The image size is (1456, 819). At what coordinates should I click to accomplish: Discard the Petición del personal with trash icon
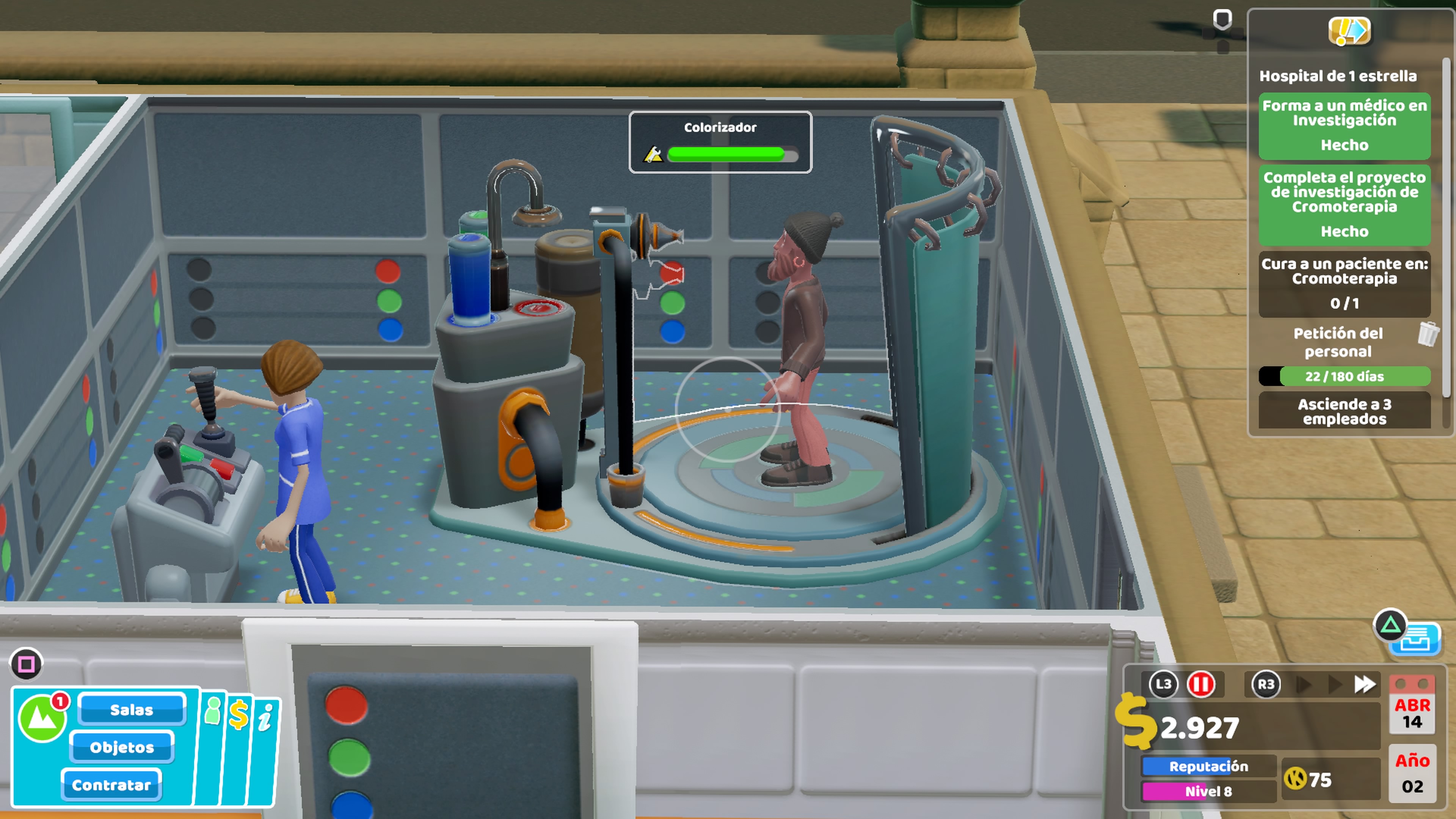(1428, 334)
